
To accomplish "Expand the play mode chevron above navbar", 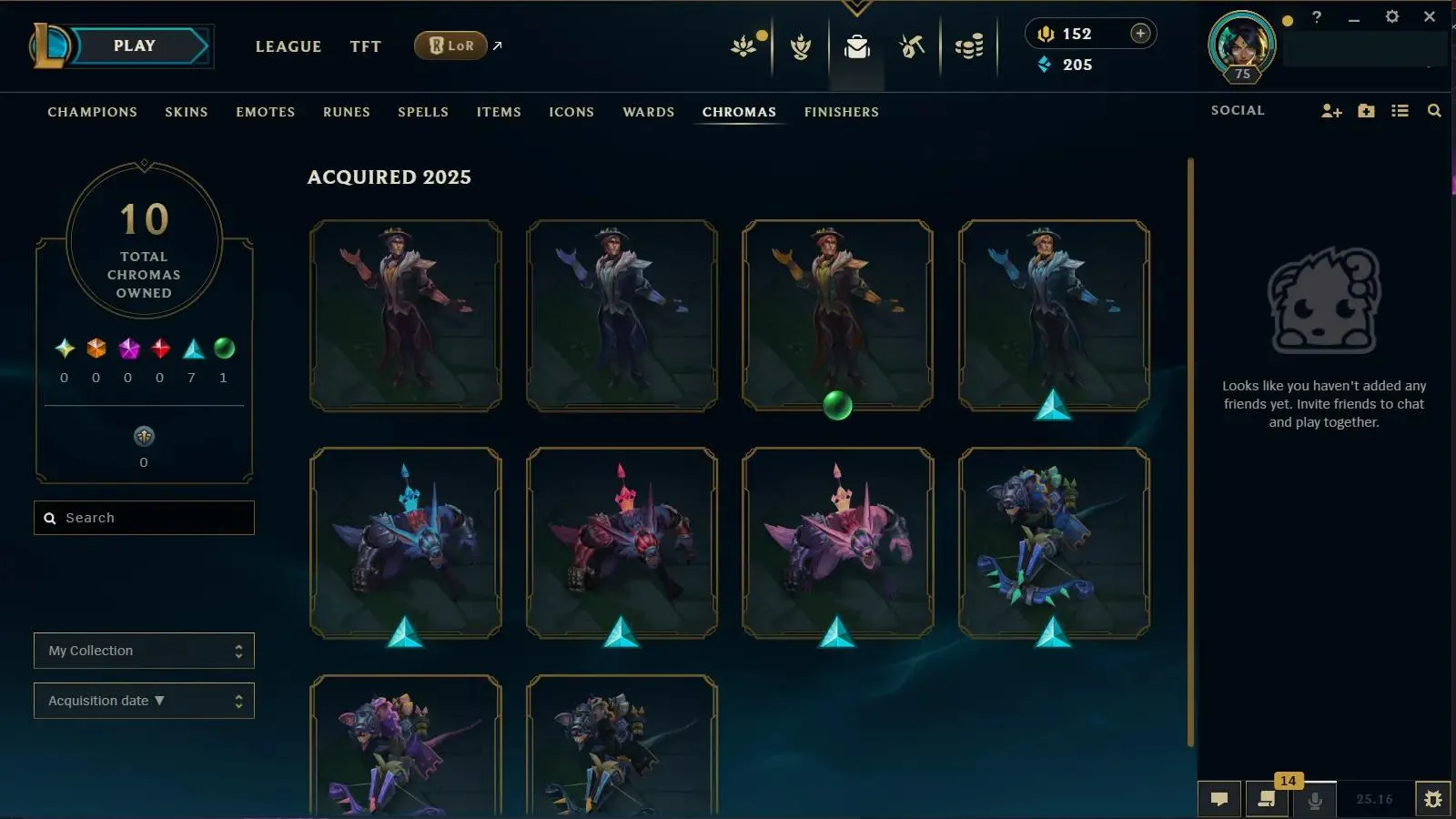I will pos(855,7).
